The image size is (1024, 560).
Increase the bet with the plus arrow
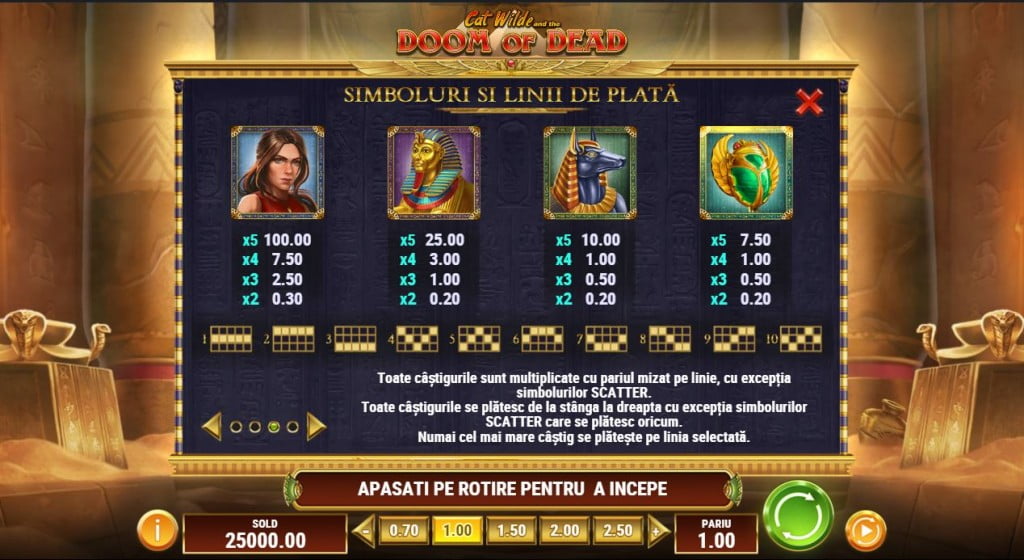pos(657,530)
